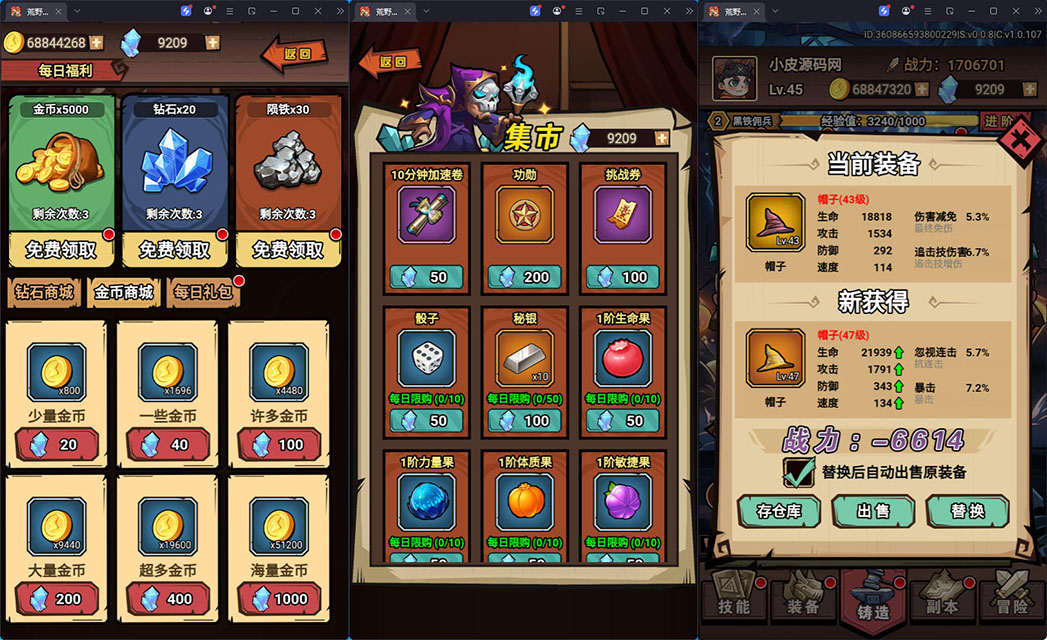Image resolution: width=1047 pixels, height=640 pixels.
Task: Buy the 挑战券 ticket in the market
Action: pos(622,277)
